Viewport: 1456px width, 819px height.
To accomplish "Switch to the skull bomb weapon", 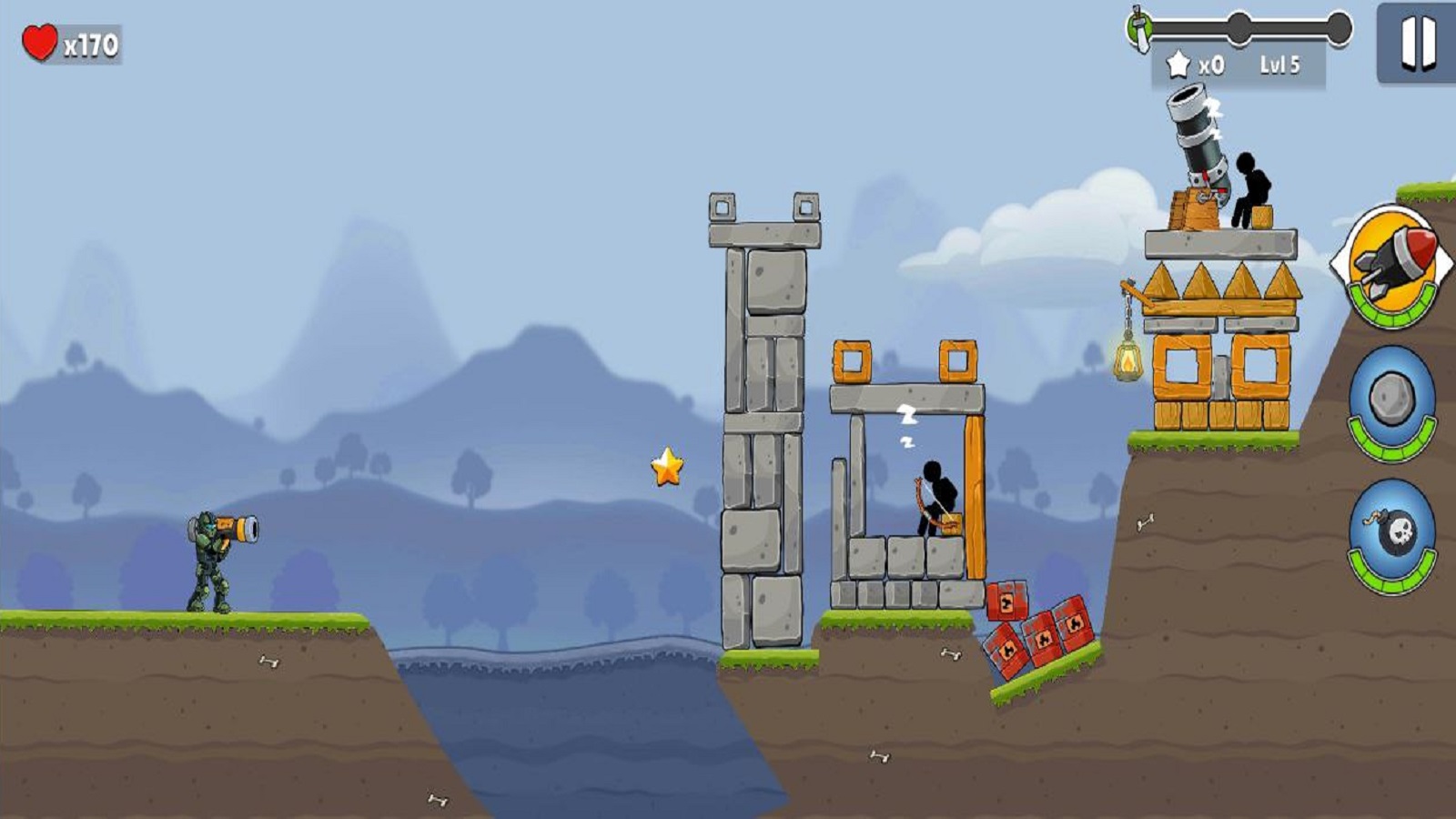I will pos(1391,533).
